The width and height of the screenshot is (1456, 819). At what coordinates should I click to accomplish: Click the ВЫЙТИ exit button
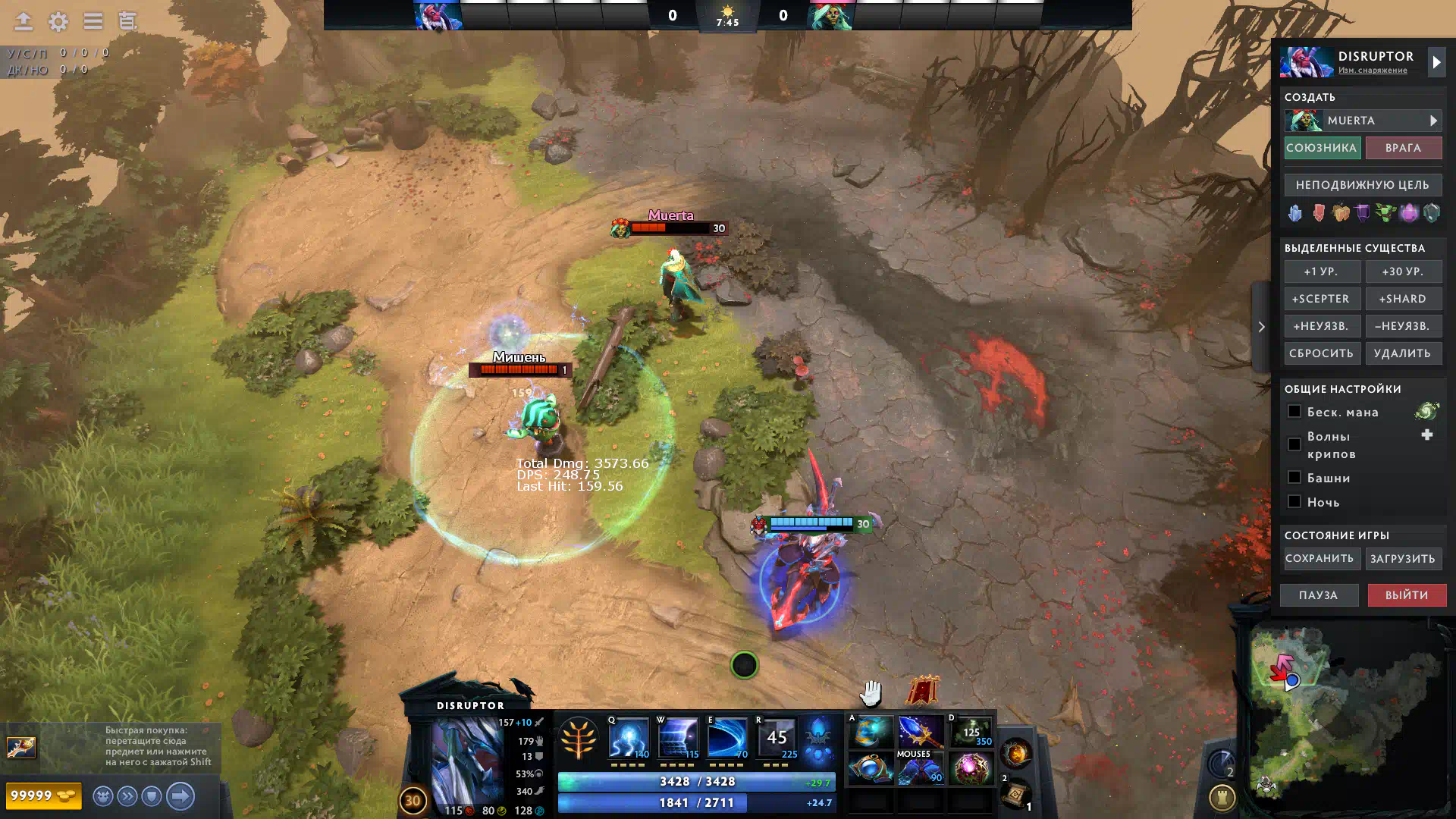click(x=1407, y=595)
